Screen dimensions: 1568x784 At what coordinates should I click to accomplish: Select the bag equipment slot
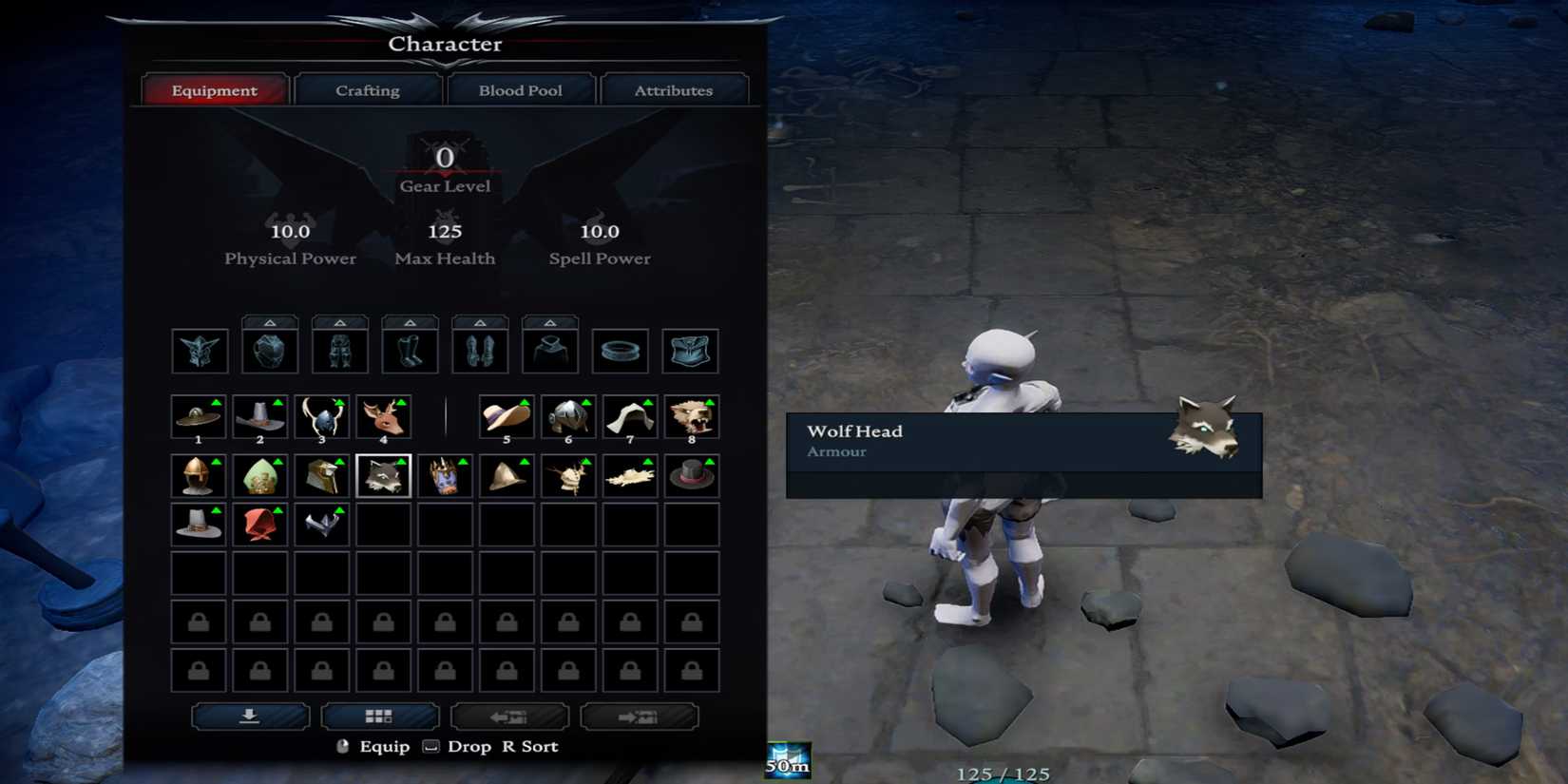691,350
